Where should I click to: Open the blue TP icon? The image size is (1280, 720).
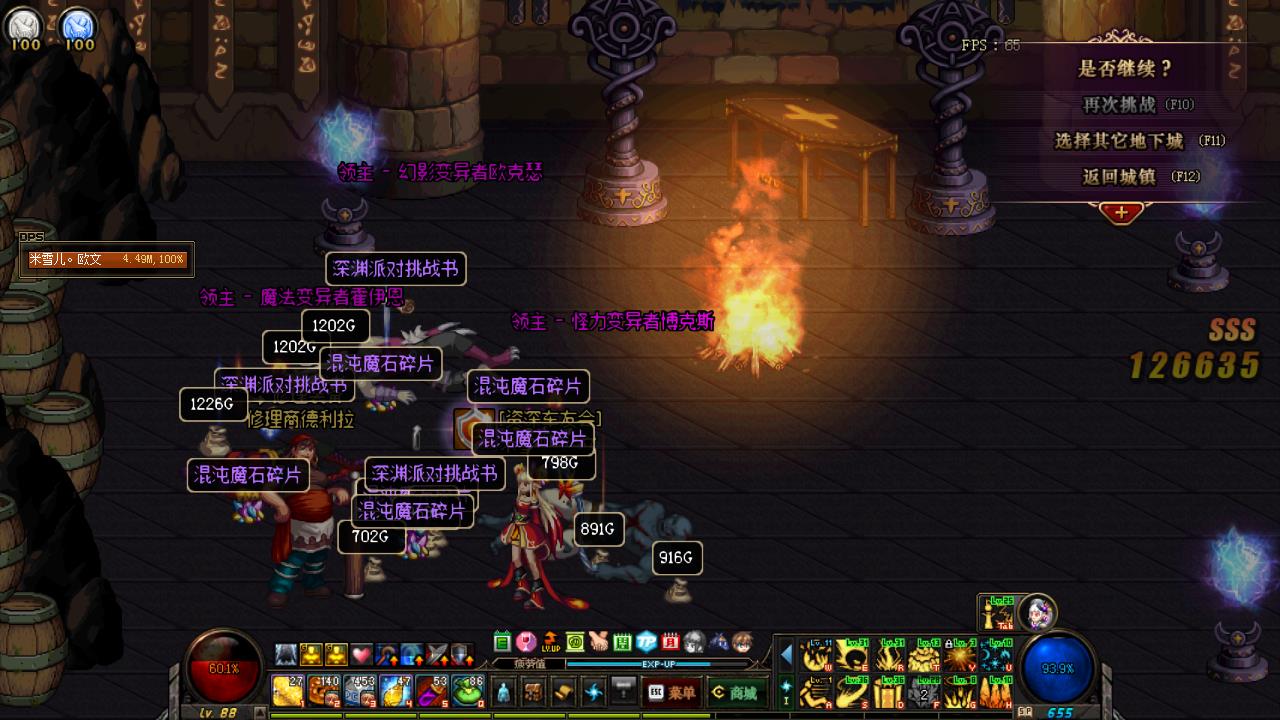pyautogui.click(x=646, y=641)
